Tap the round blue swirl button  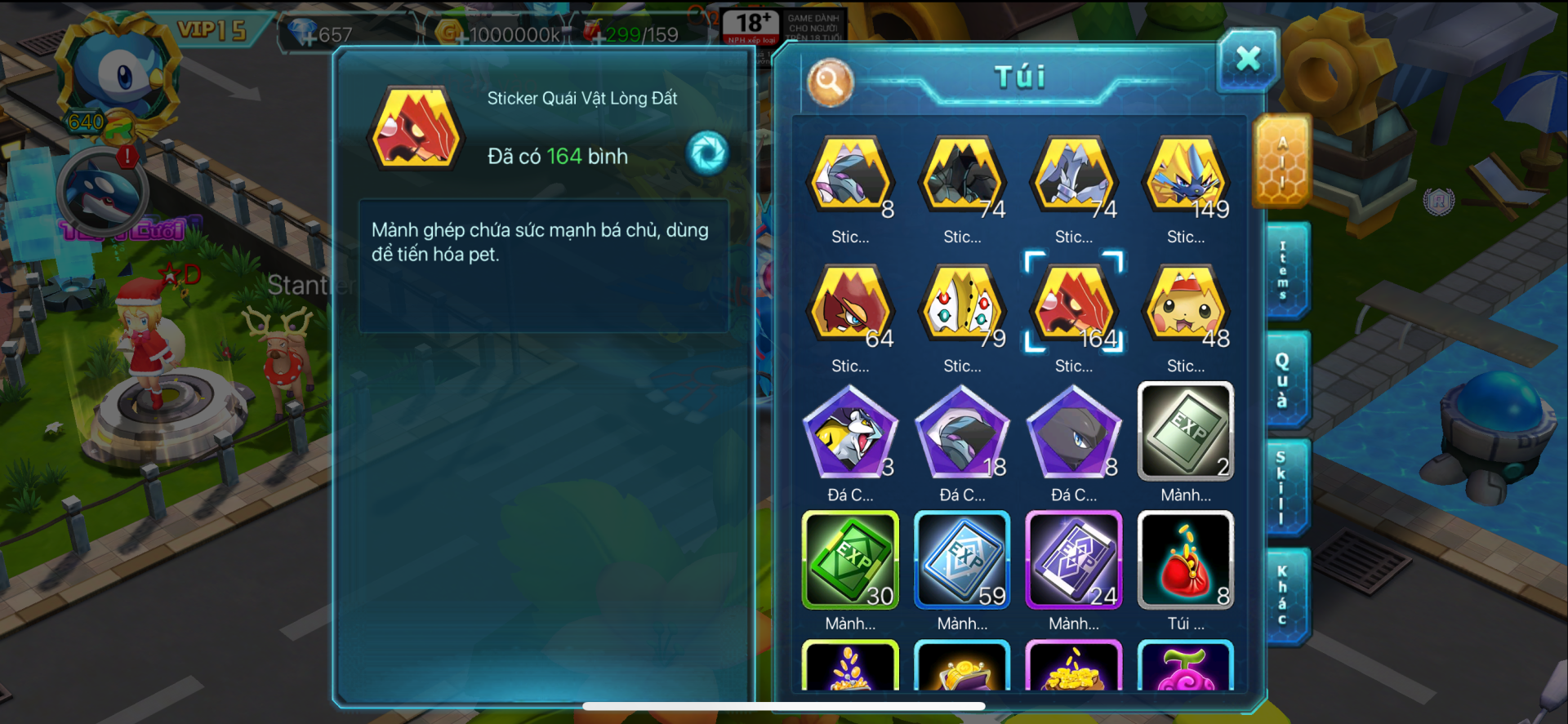(x=707, y=153)
